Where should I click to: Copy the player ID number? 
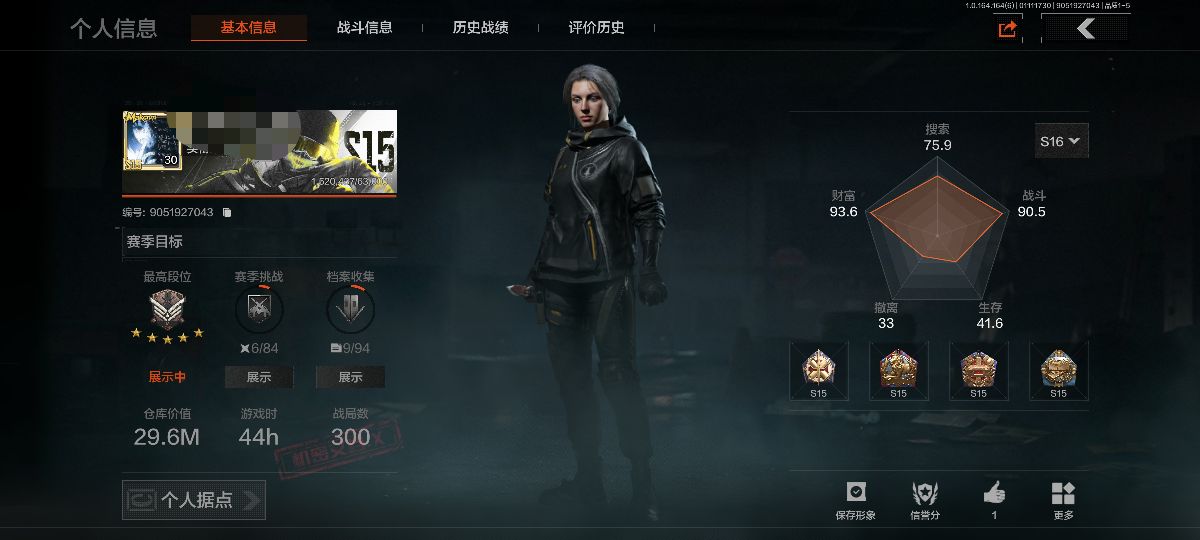[x=227, y=213]
